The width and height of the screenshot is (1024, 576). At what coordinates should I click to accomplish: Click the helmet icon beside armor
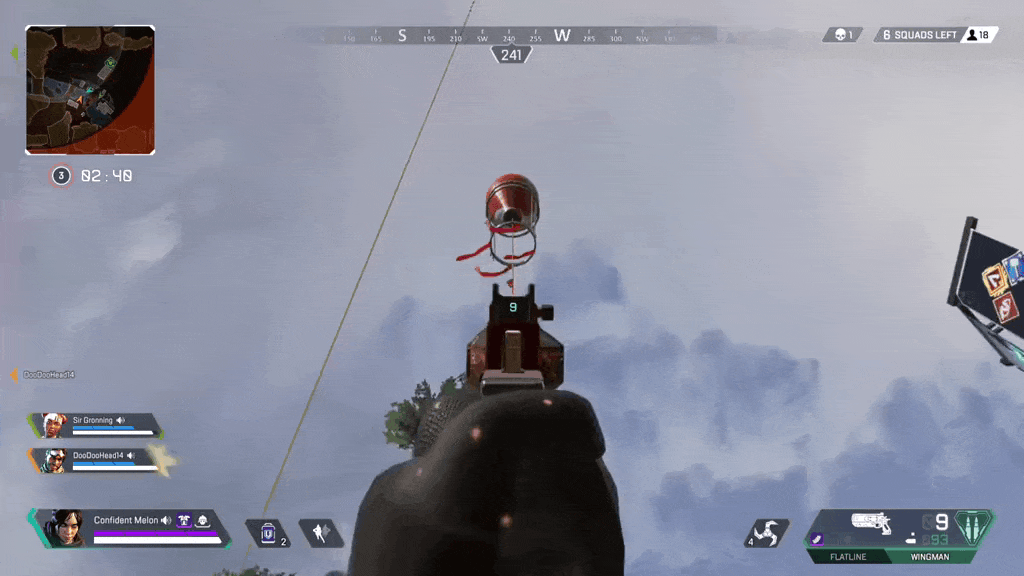(x=202, y=520)
